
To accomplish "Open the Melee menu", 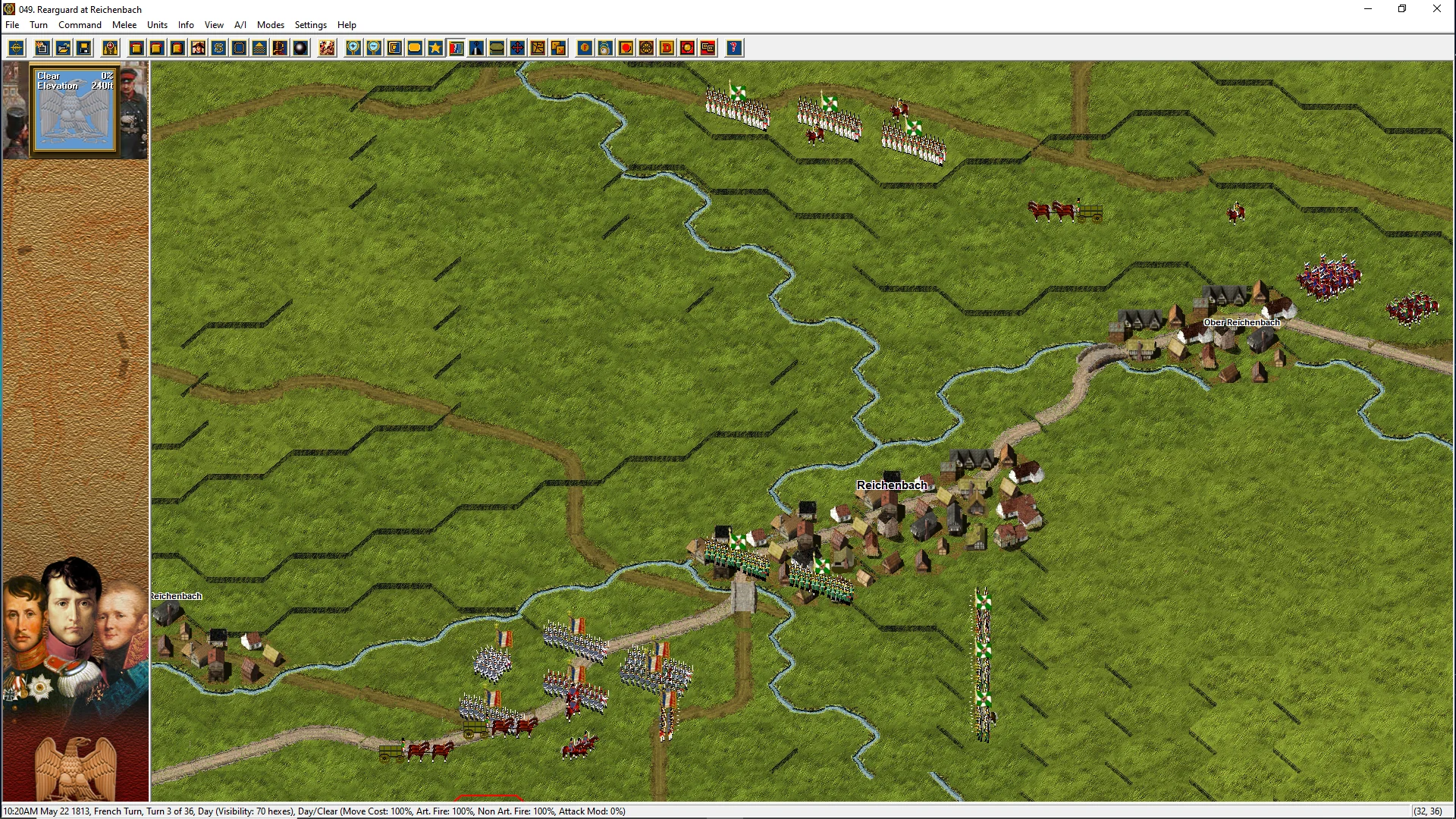I will click(124, 25).
